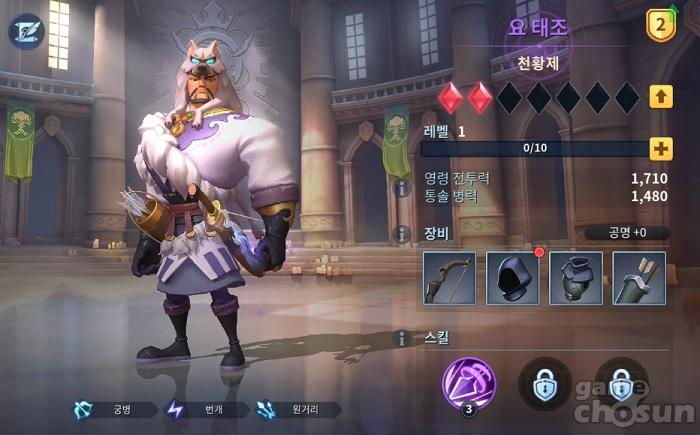Viewport: 700px width, 435px height.
Task: Select the arrow quiver equipment slot
Action: (639, 277)
